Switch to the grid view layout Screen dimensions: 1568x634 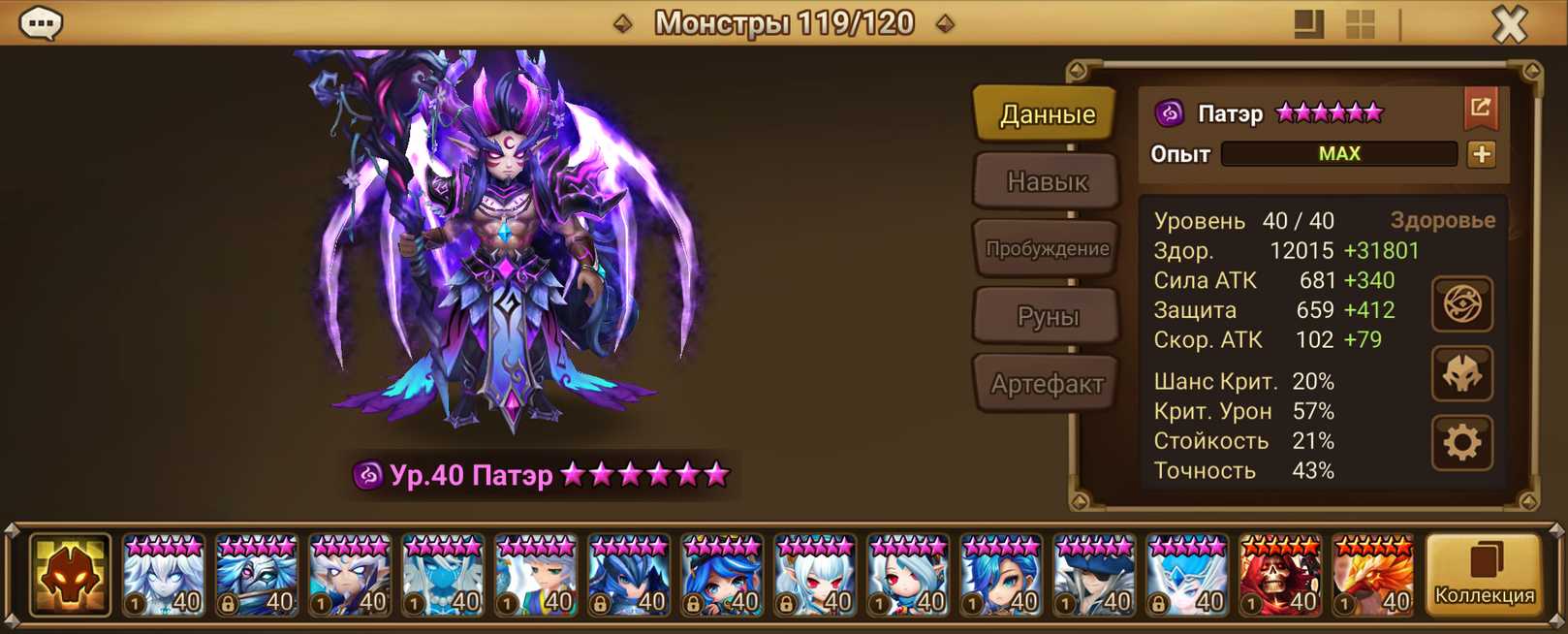point(1361,24)
